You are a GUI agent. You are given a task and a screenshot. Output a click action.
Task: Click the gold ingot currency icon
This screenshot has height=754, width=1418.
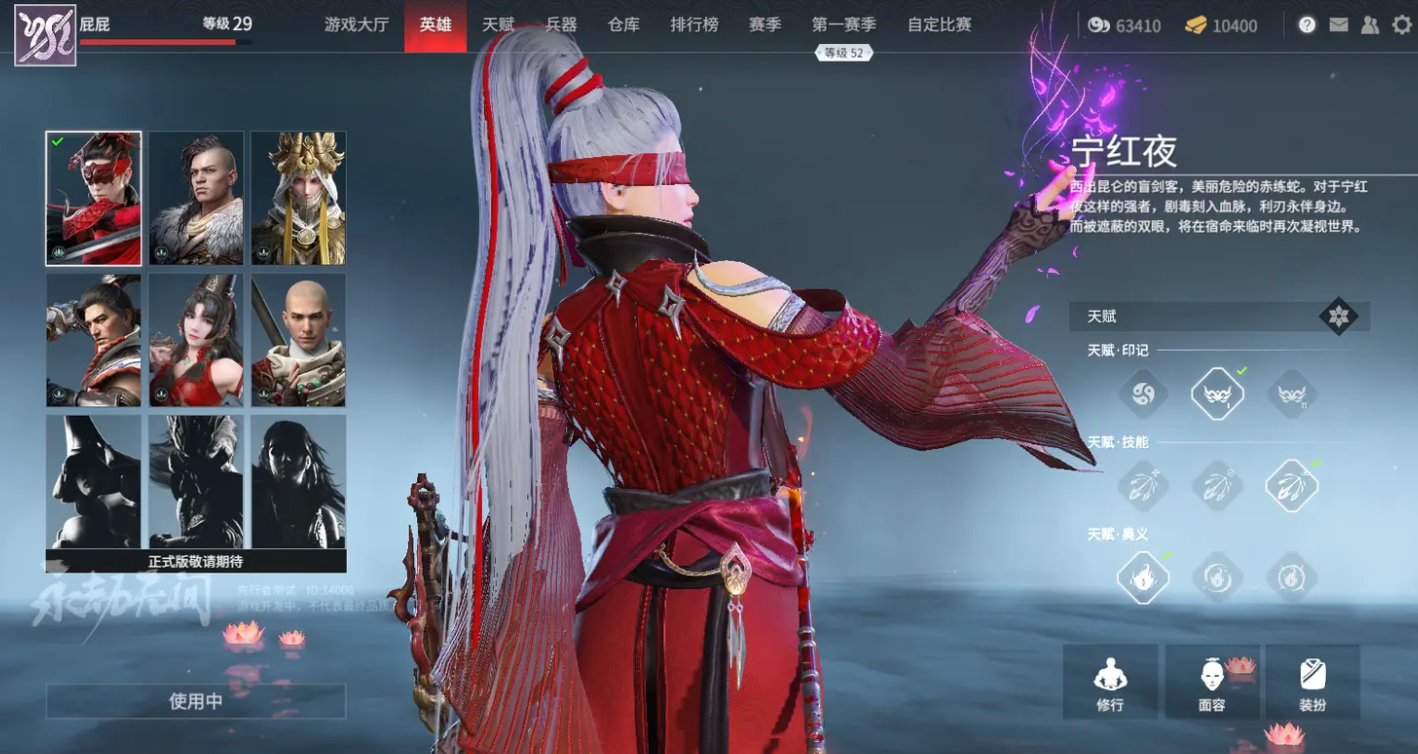point(1197,25)
